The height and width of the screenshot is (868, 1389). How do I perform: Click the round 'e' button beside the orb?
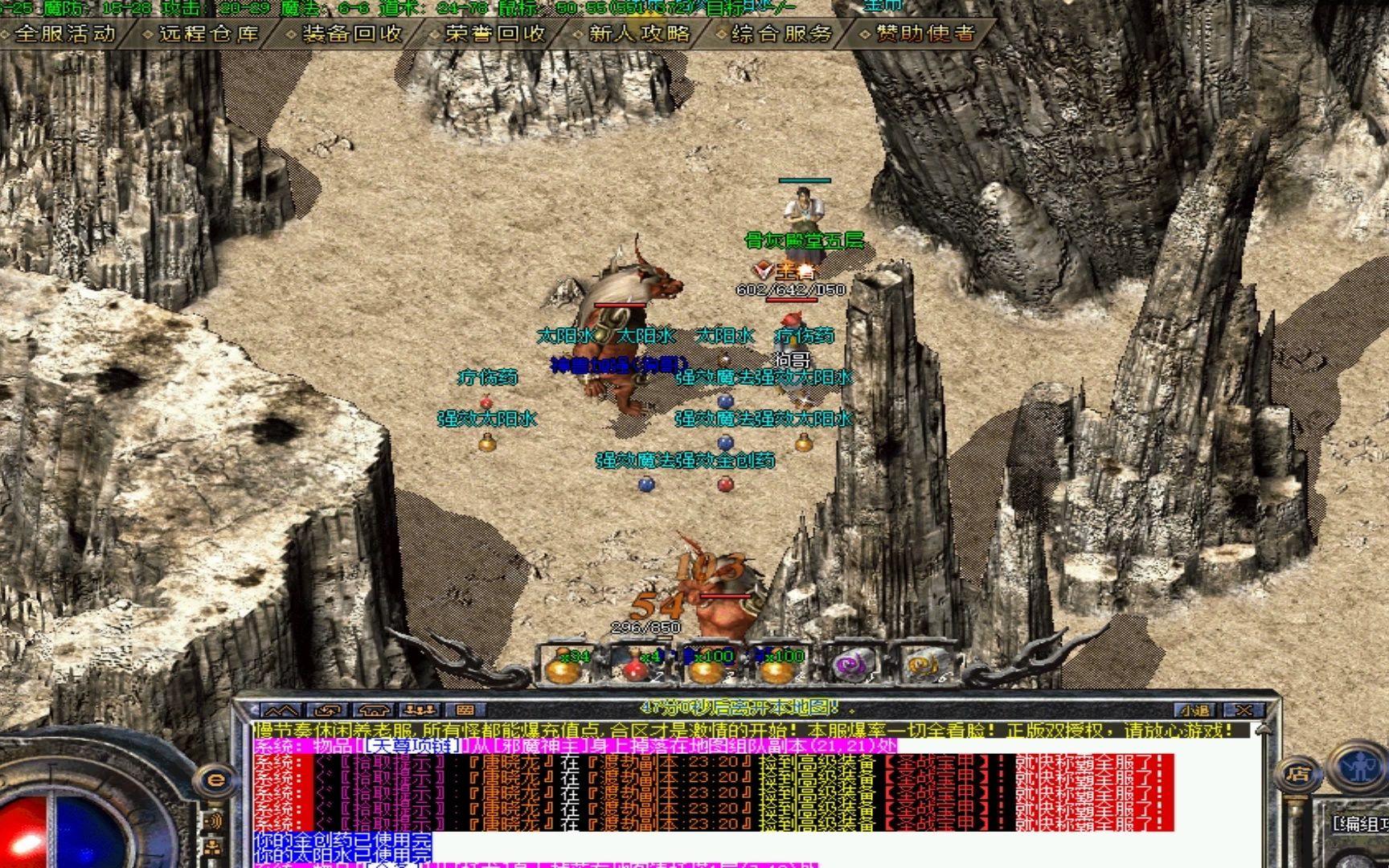215,780
